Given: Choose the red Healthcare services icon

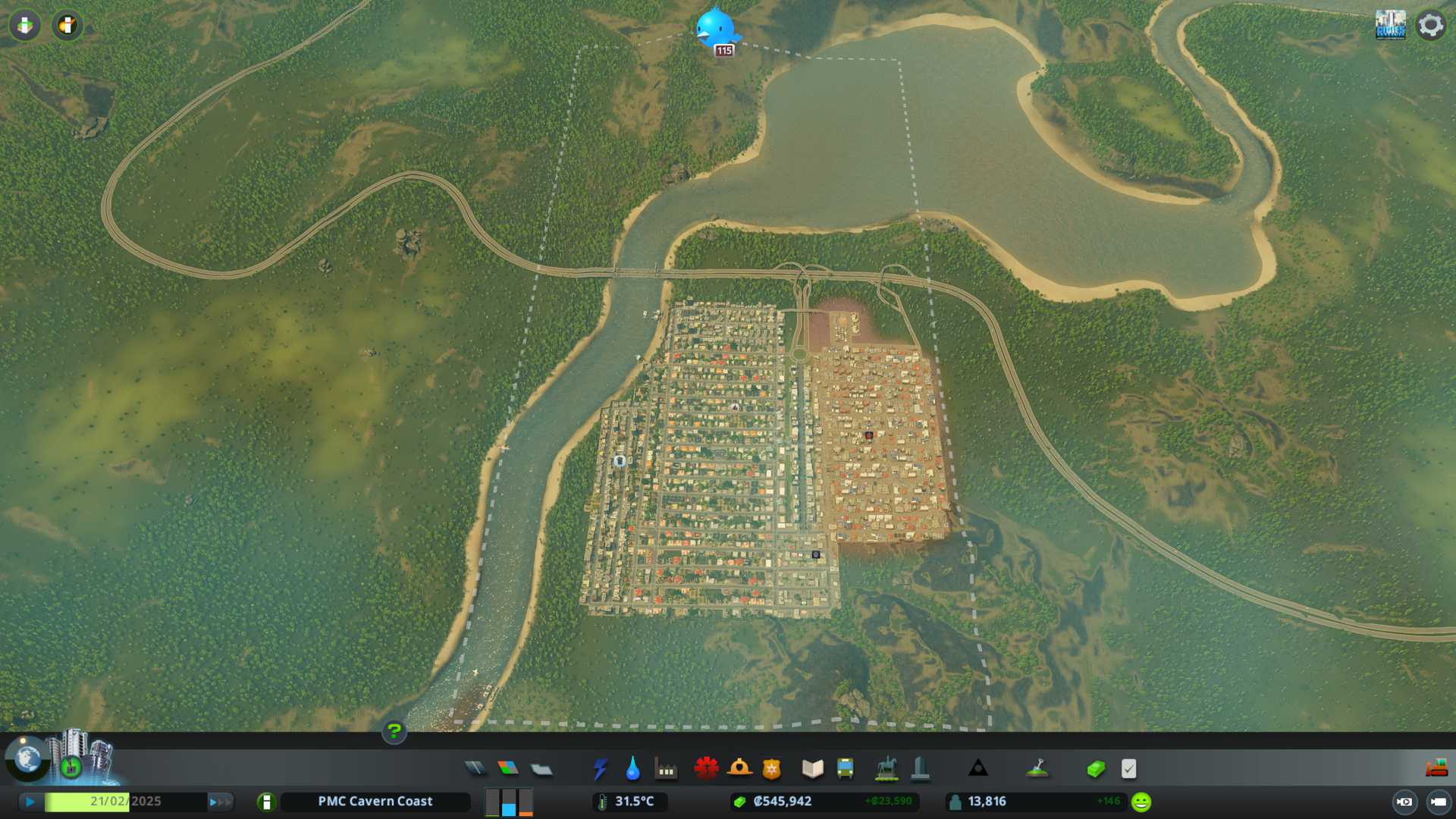Looking at the screenshot, I should pos(706,769).
